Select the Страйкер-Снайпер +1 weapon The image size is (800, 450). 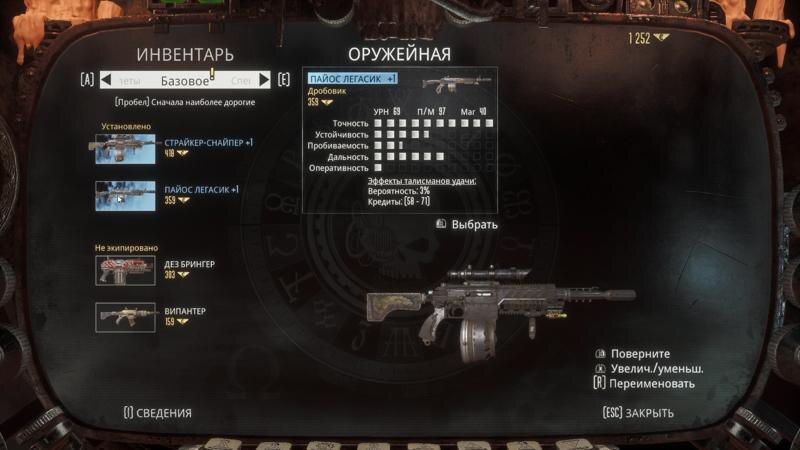170,148
